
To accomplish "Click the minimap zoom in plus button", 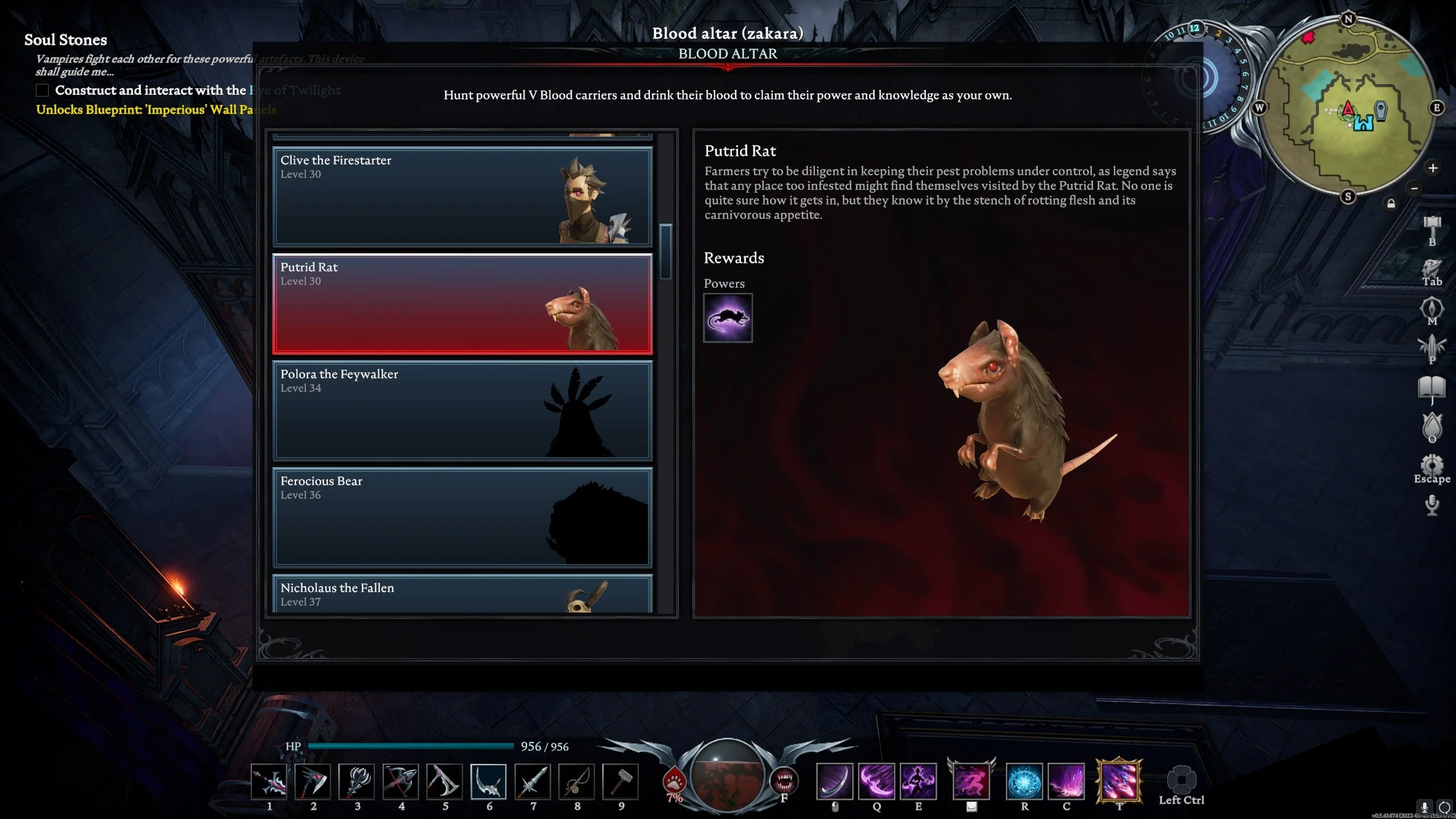I will [1433, 169].
